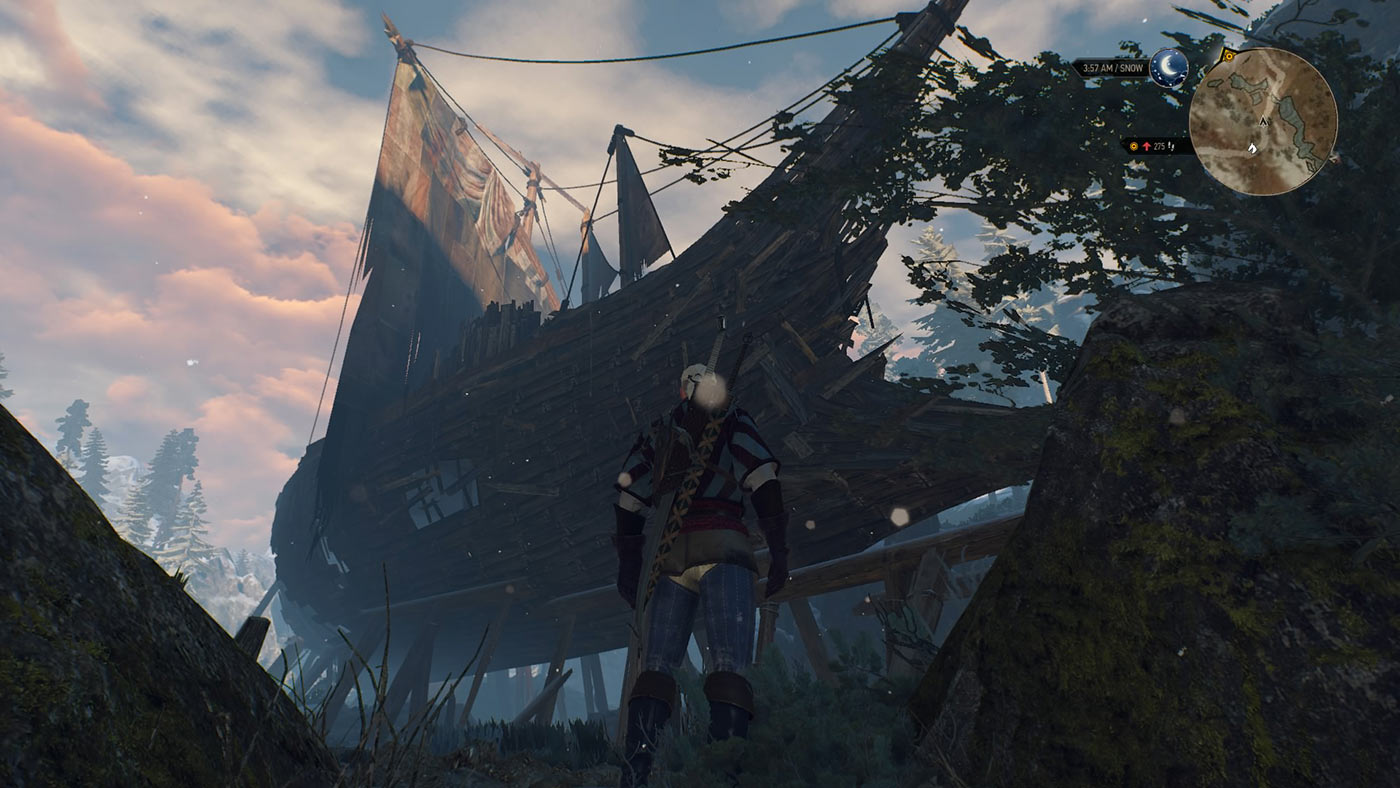Click the white horse marker on minimap
The width and height of the screenshot is (1400, 788).
pyautogui.click(x=1254, y=148)
